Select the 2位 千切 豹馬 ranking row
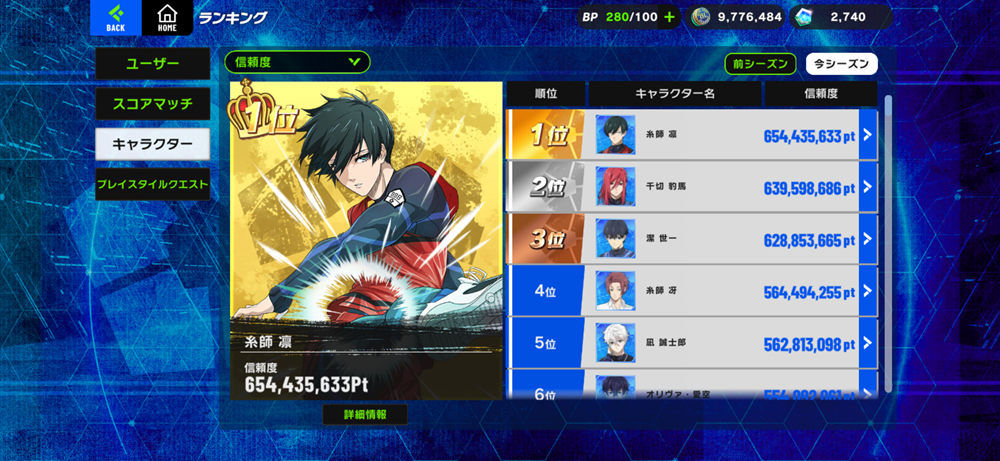The image size is (1000, 461). pos(692,186)
